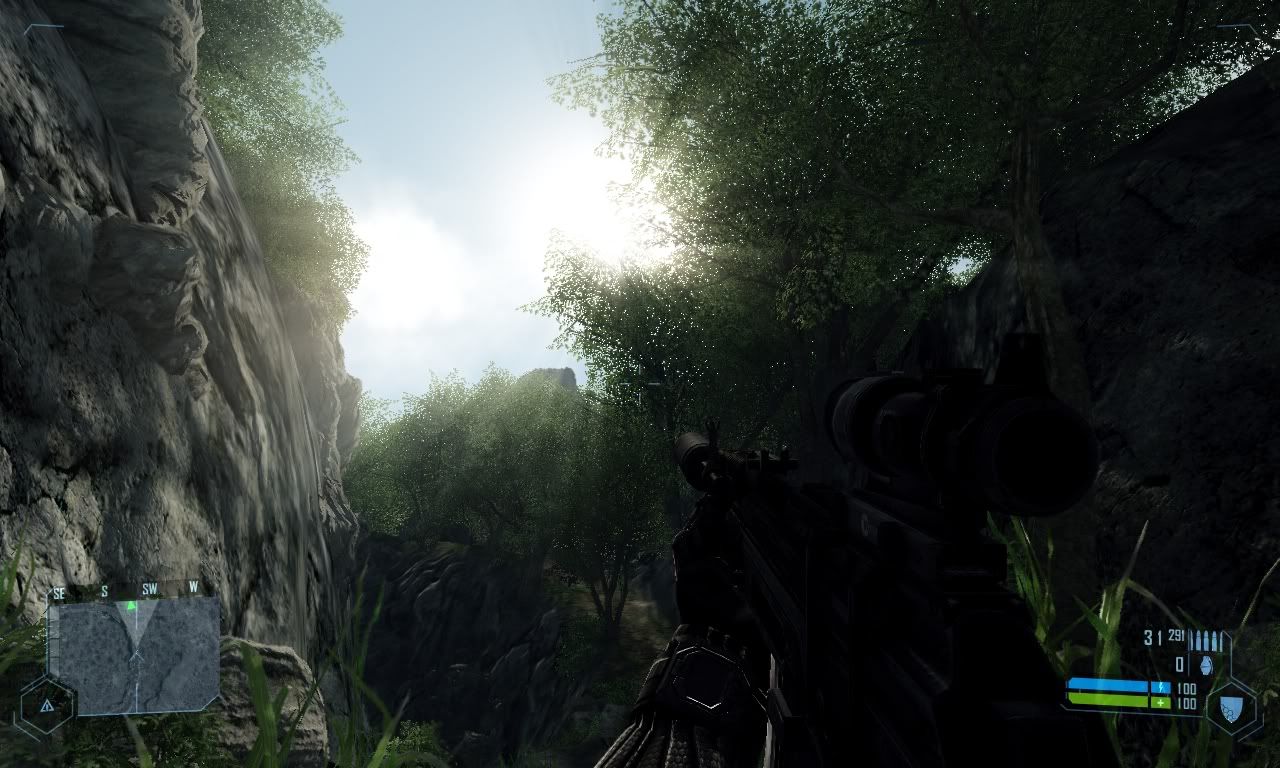1280x768 pixels.
Task: Click the green health cross icon
Action: coord(1160,703)
